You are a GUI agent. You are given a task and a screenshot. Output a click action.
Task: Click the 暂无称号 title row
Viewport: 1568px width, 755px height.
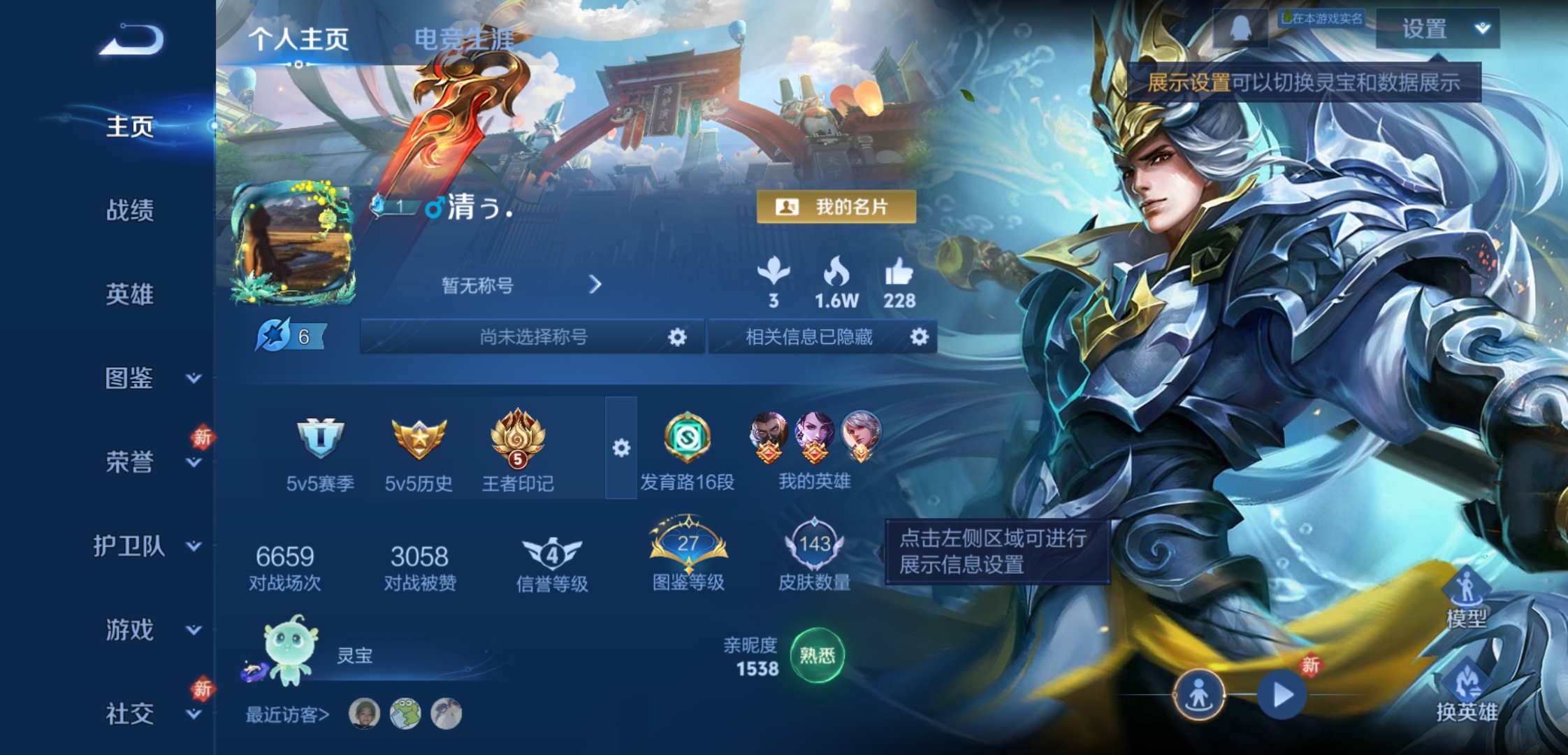[521, 285]
